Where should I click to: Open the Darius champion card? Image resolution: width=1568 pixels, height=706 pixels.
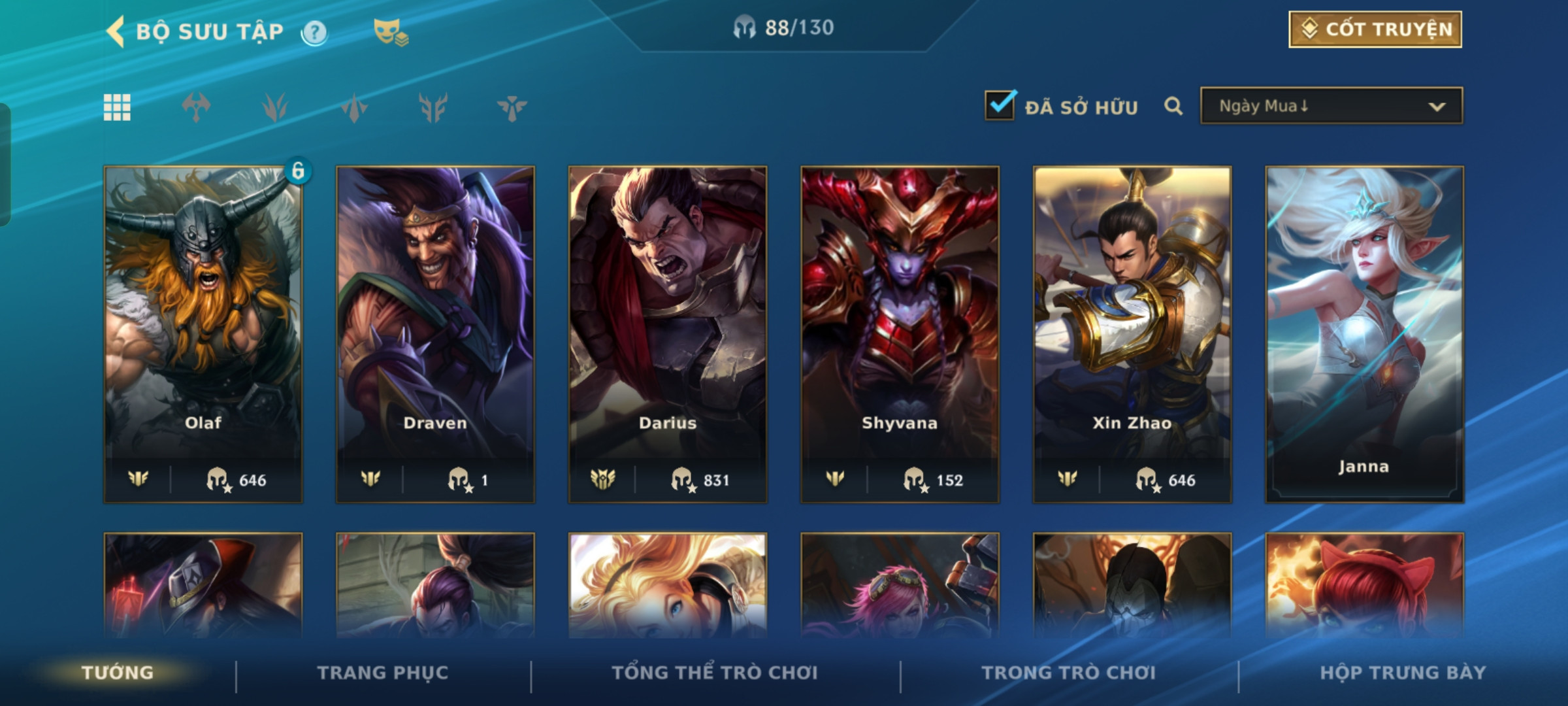[668, 333]
